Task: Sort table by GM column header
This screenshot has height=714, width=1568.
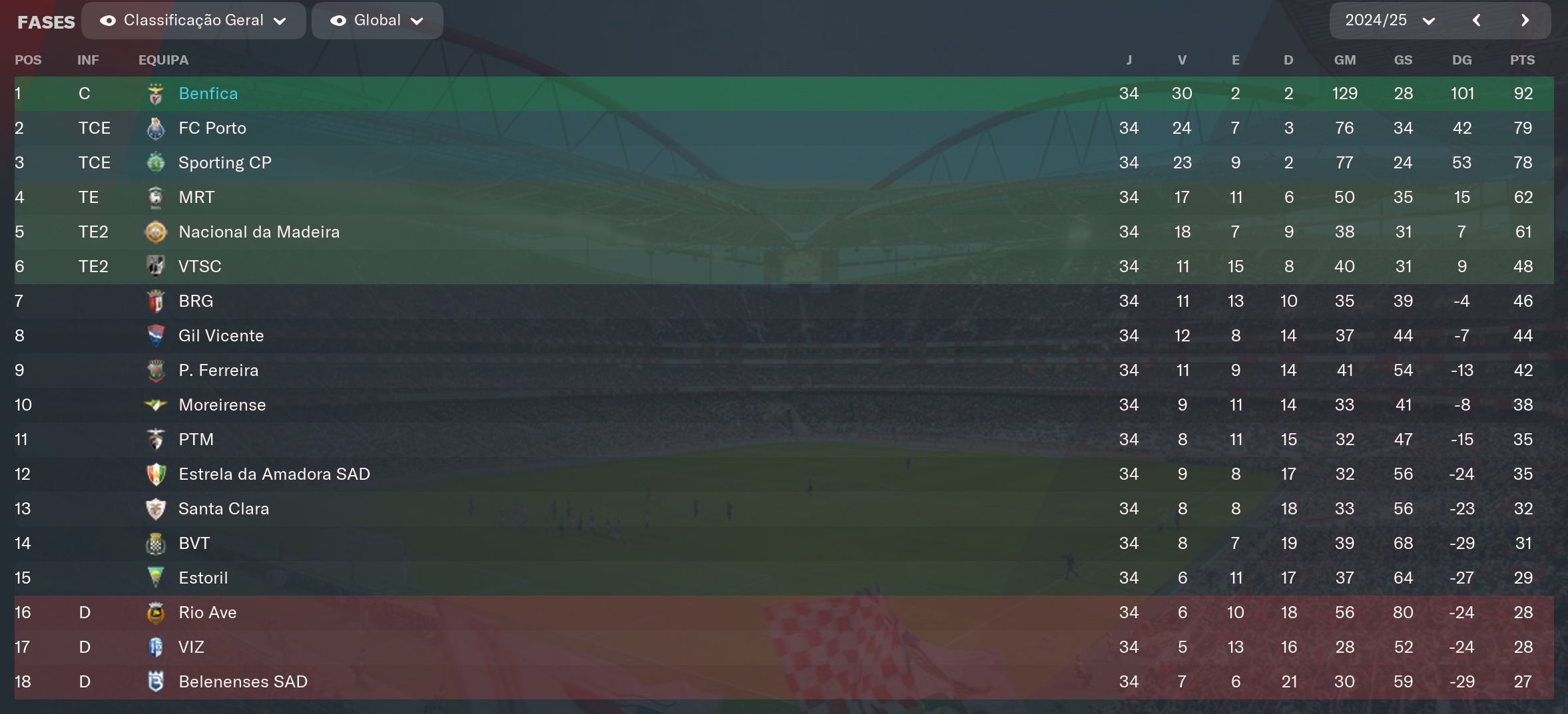Action: pos(1344,60)
